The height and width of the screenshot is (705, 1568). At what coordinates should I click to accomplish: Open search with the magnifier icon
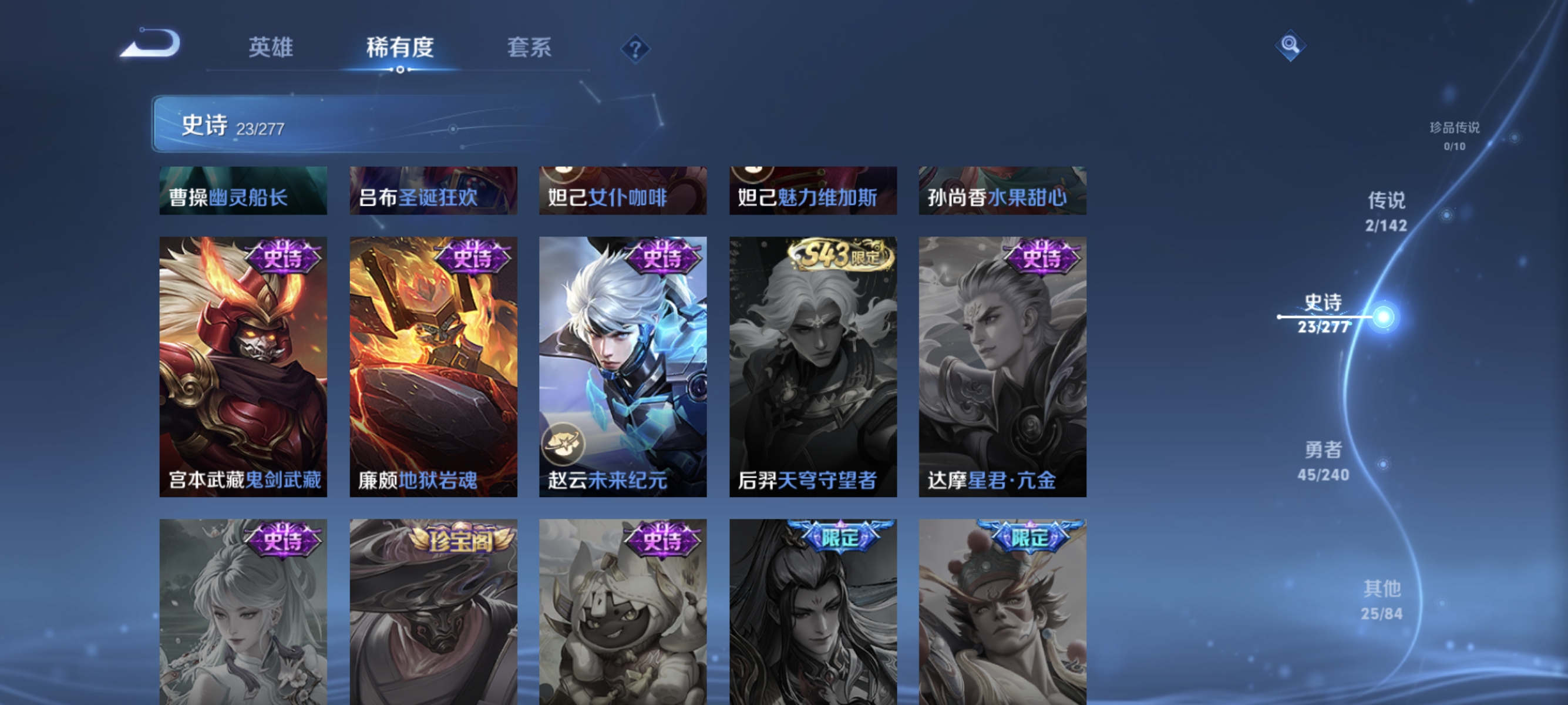pos(1290,45)
